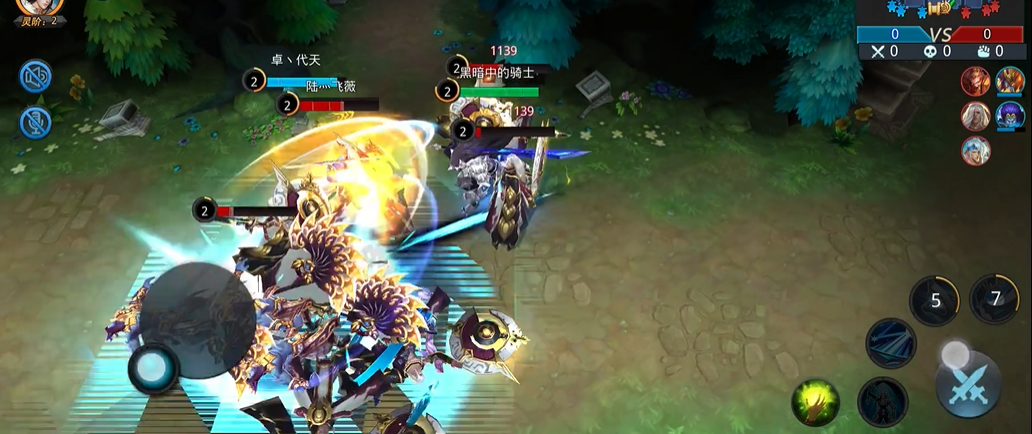Select the blue-haired enemy hero portrait
This screenshot has width=1032, height=434.
point(975,151)
